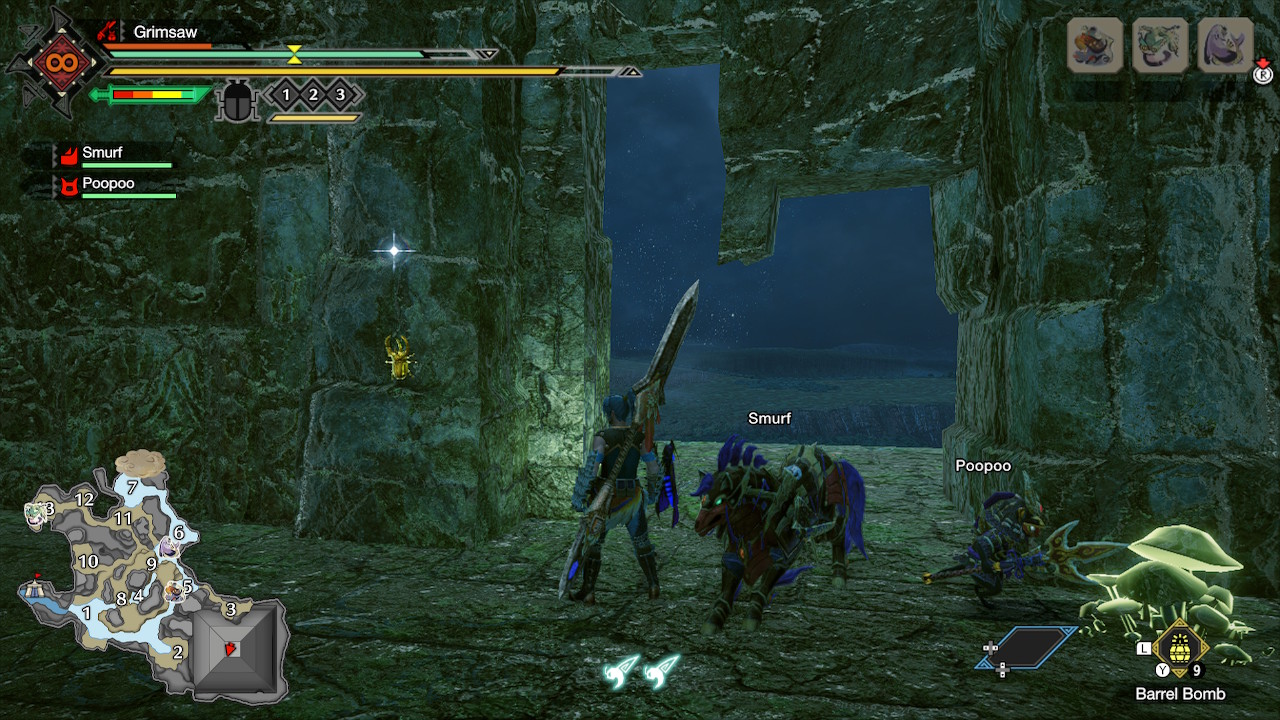Click the red flag marker on the minimap
Screen dimensions: 1280x720
click(37, 575)
